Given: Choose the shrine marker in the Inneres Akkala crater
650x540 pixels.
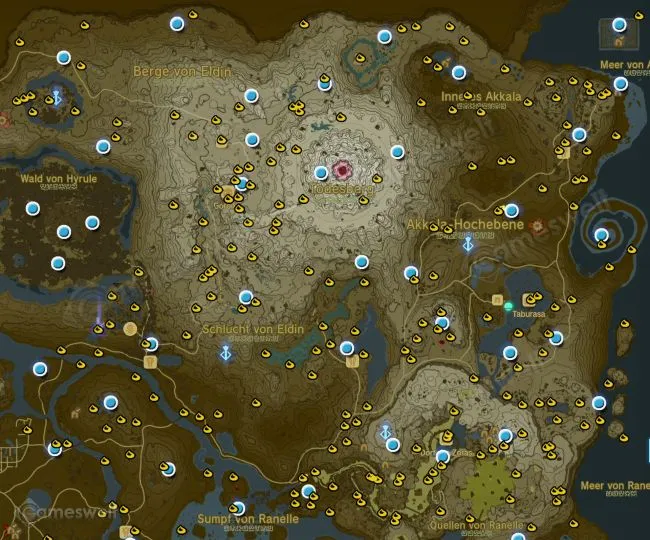Looking at the screenshot, I should 459,72.
